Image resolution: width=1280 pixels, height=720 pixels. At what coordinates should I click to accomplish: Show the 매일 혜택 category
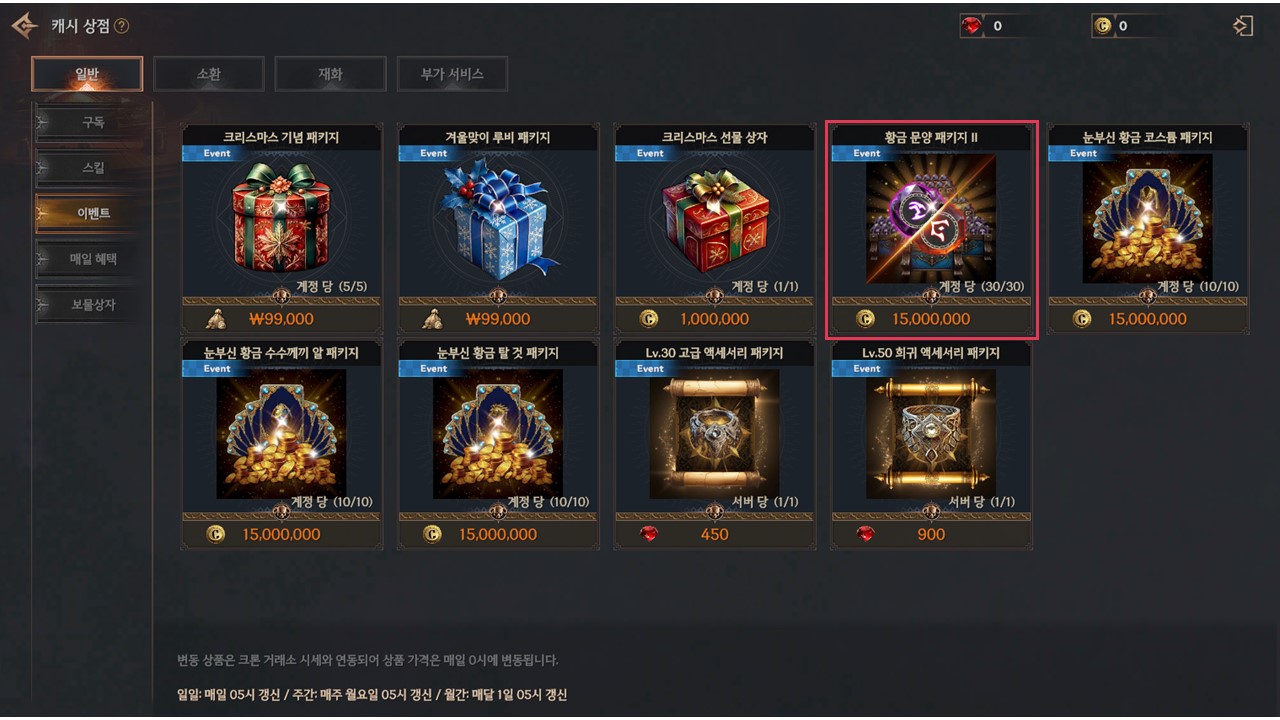pos(92,259)
